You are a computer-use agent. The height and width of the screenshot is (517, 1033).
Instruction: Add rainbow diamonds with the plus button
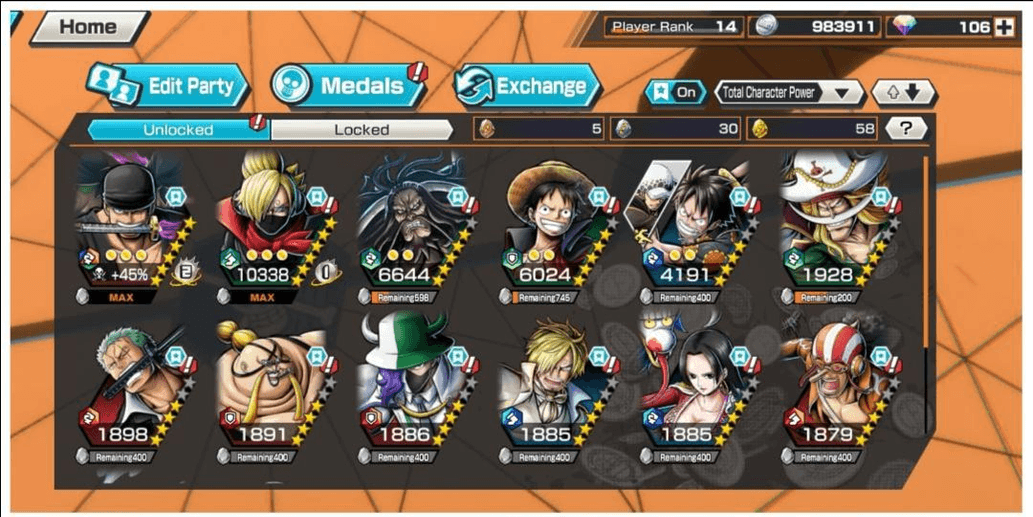[x=1003, y=27]
